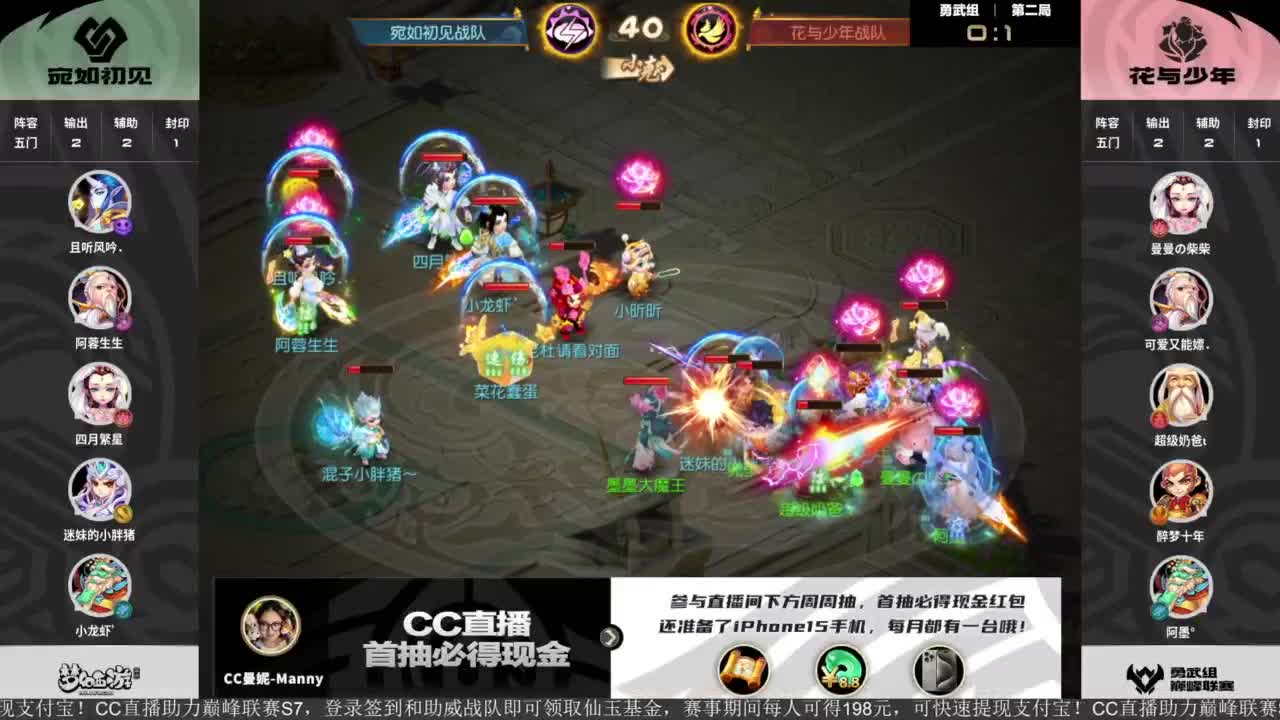Select the purple lightning skill orb at top center
This screenshot has height=720, width=1280.
(x=572, y=32)
